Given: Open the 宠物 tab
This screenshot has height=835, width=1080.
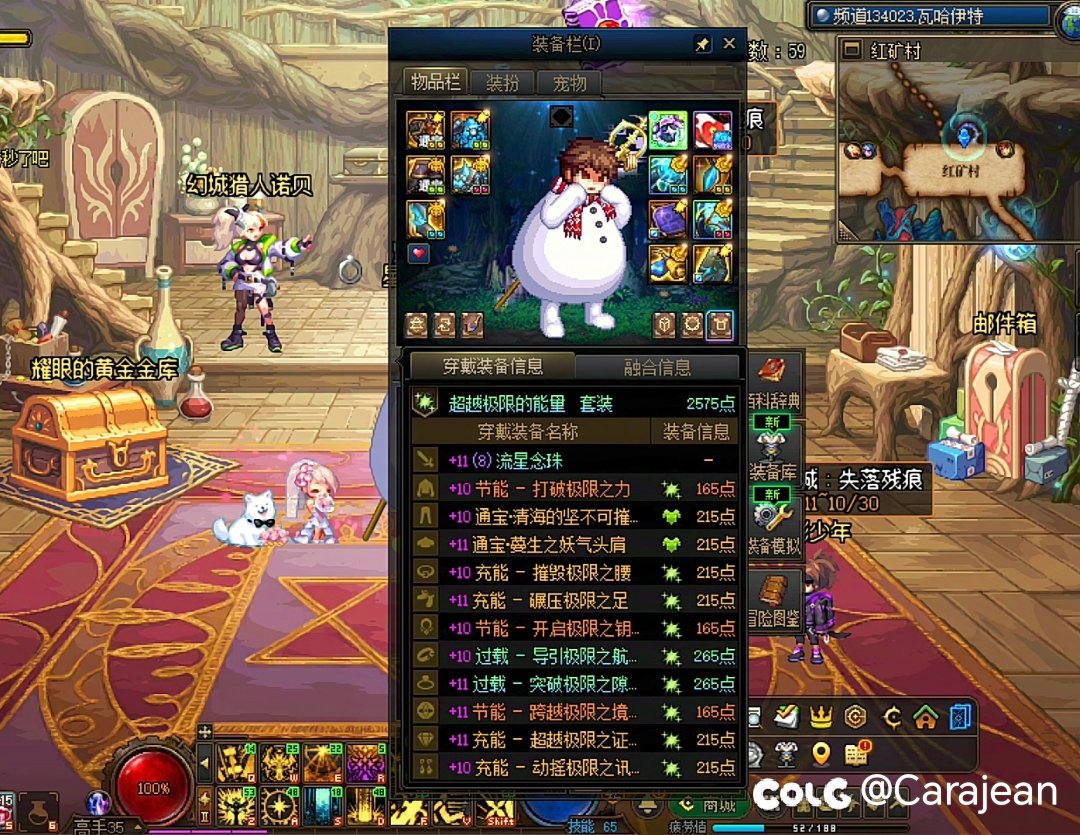Looking at the screenshot, I should coord(570,83).
